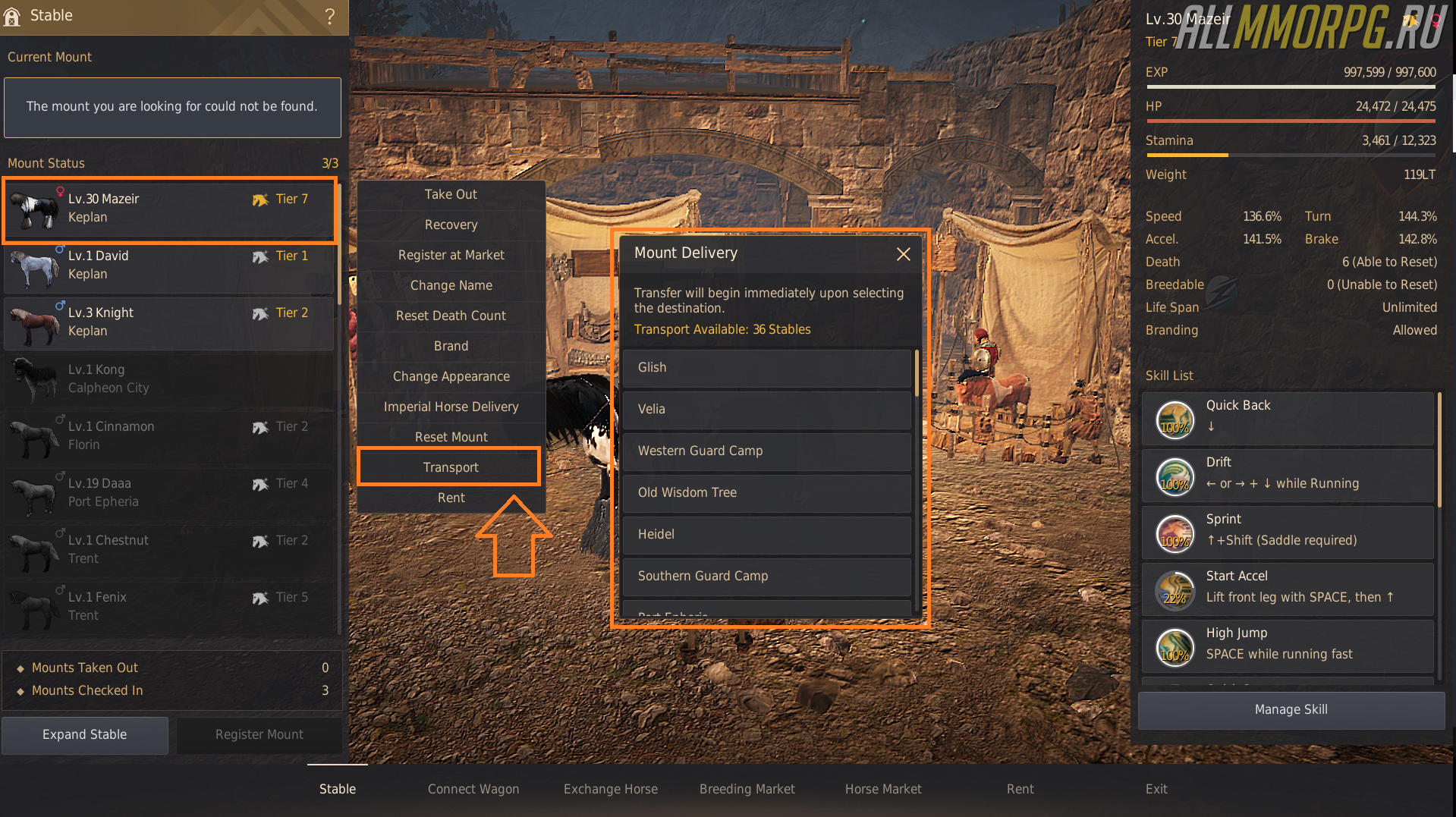Screen dimensions: 1456x817
Task: Click the Expand Stable button
Action: pos(85,734)
